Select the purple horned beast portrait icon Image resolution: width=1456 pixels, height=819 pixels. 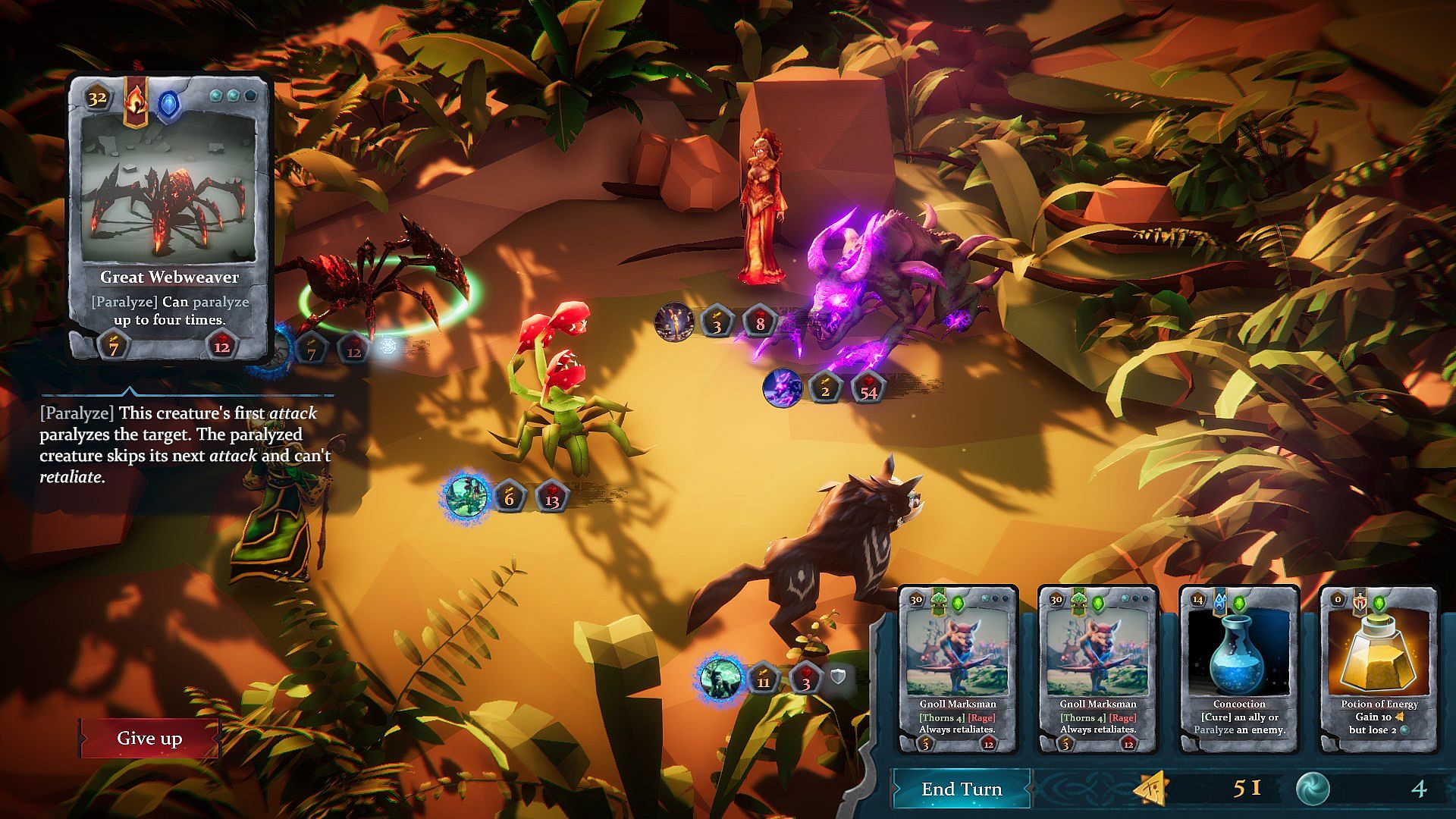(x=782, y=388)
